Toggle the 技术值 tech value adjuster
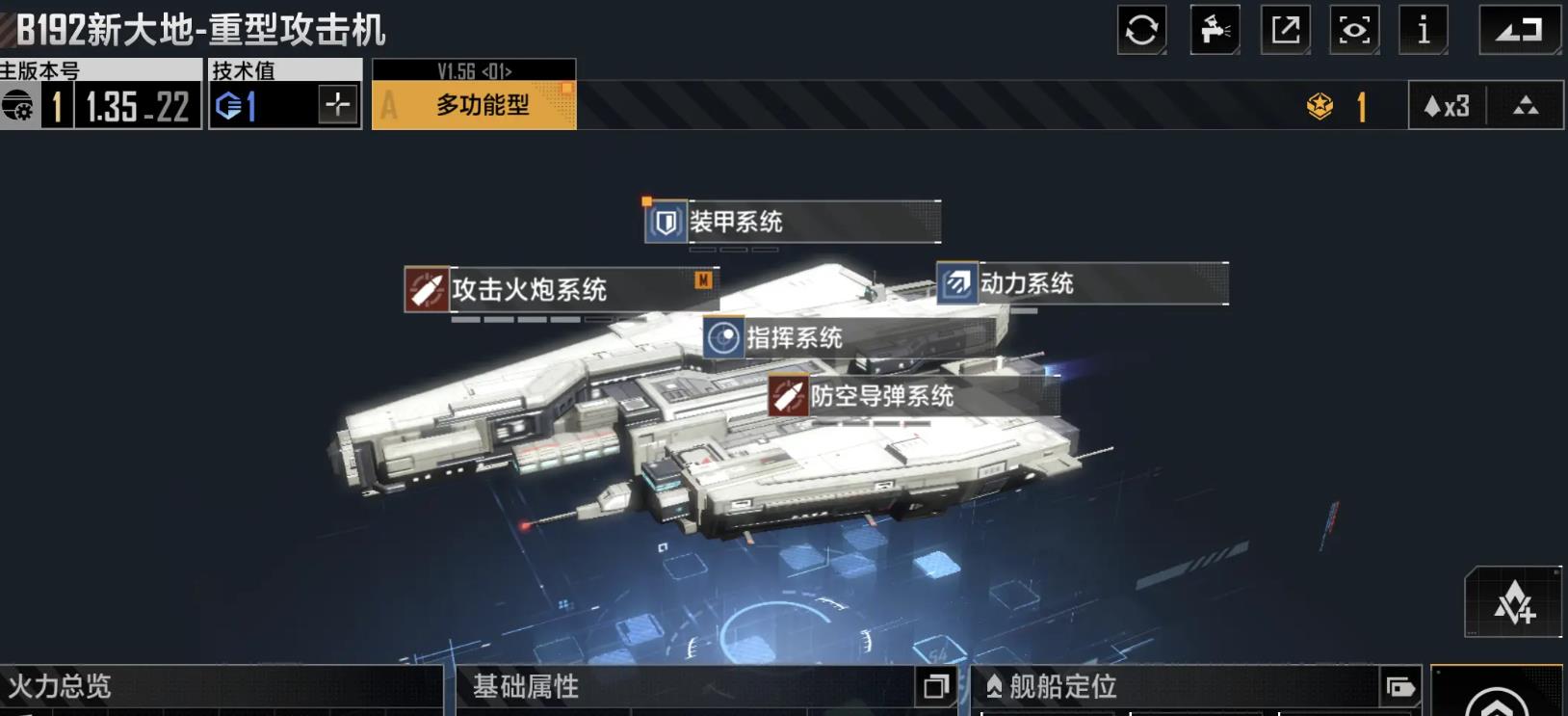Viewport: 1568px width, 716px height. click(x=339, y=105)
